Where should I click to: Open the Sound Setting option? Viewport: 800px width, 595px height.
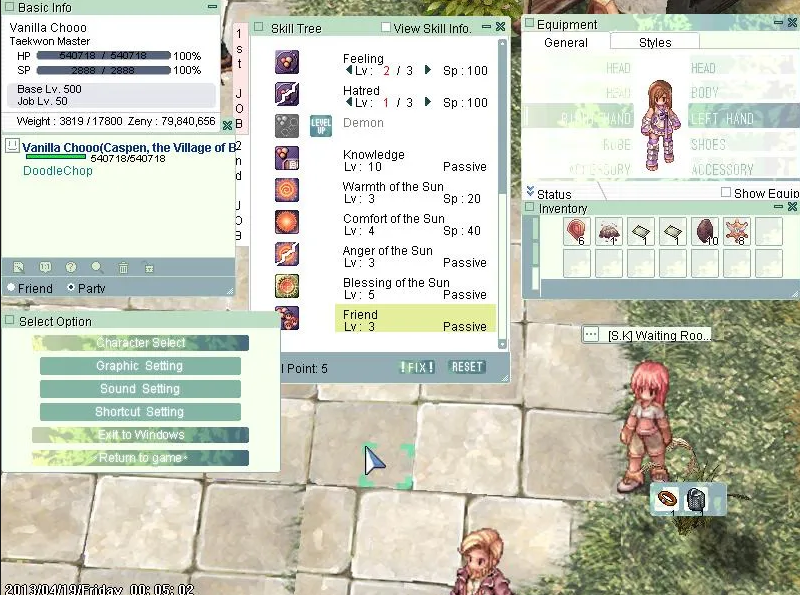pyautogui.click(x=140, y=389)
